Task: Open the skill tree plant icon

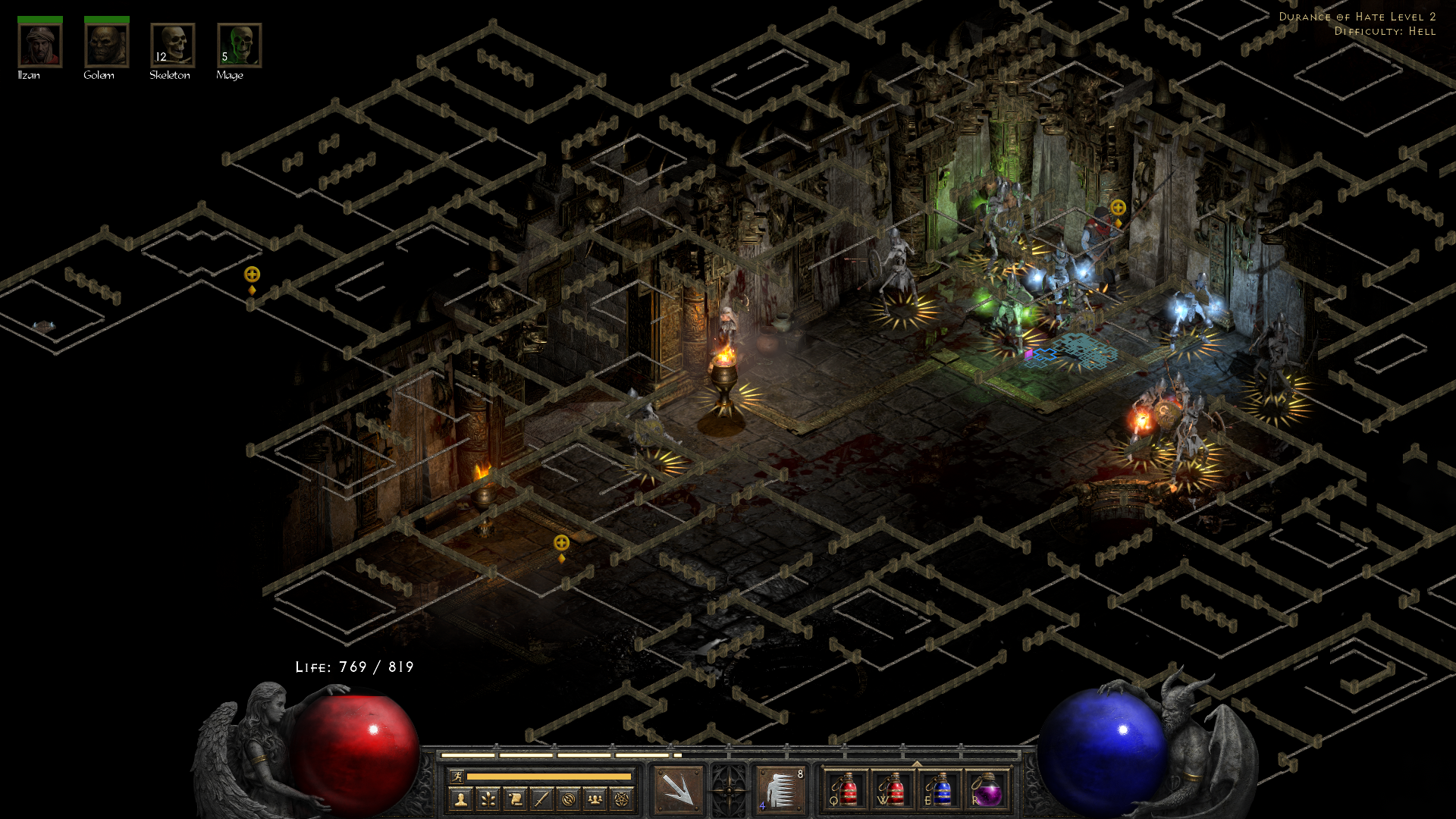Action: (488, 799)
